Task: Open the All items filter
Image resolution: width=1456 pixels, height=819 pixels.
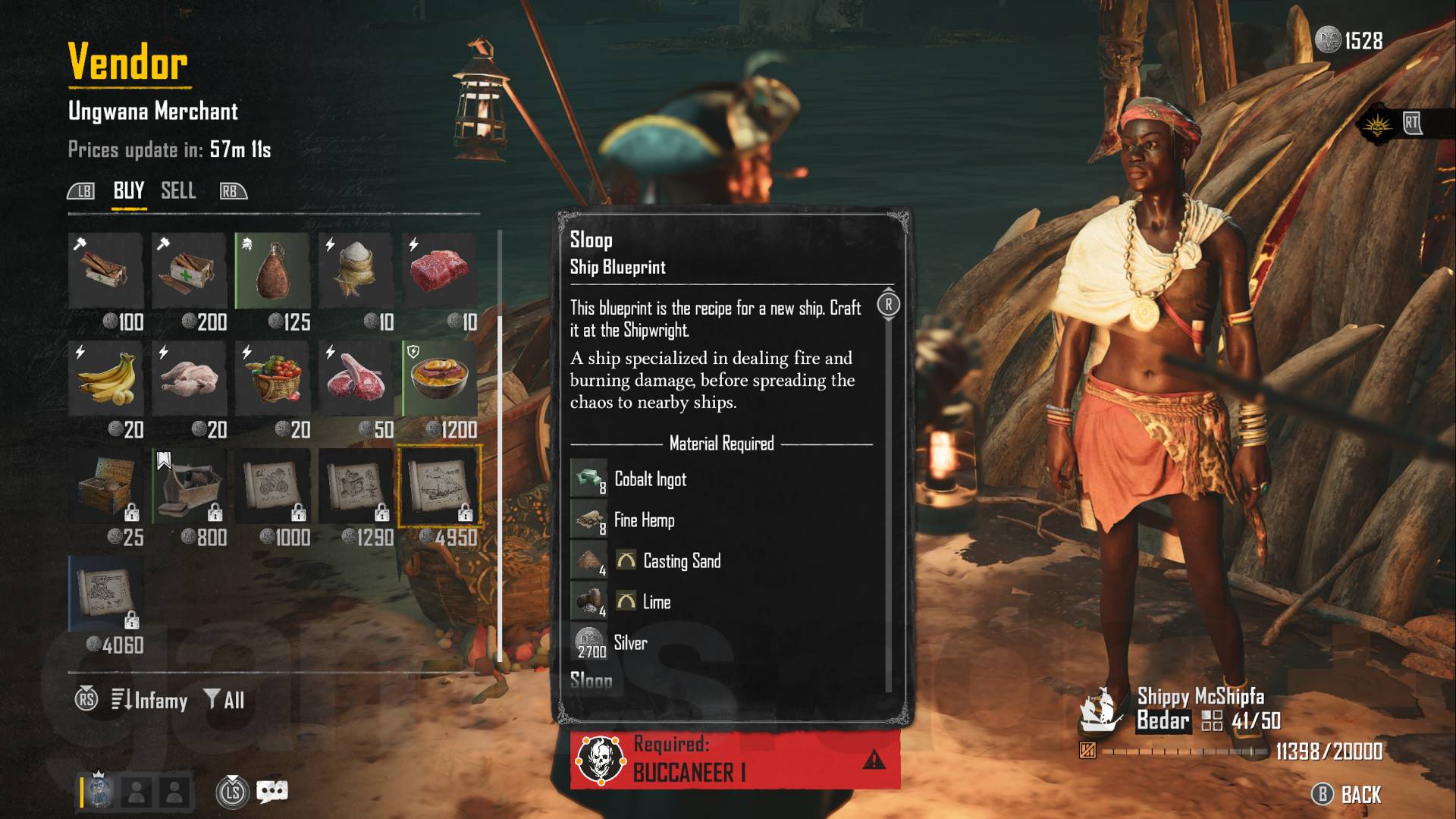Action: tap(224, 700)
